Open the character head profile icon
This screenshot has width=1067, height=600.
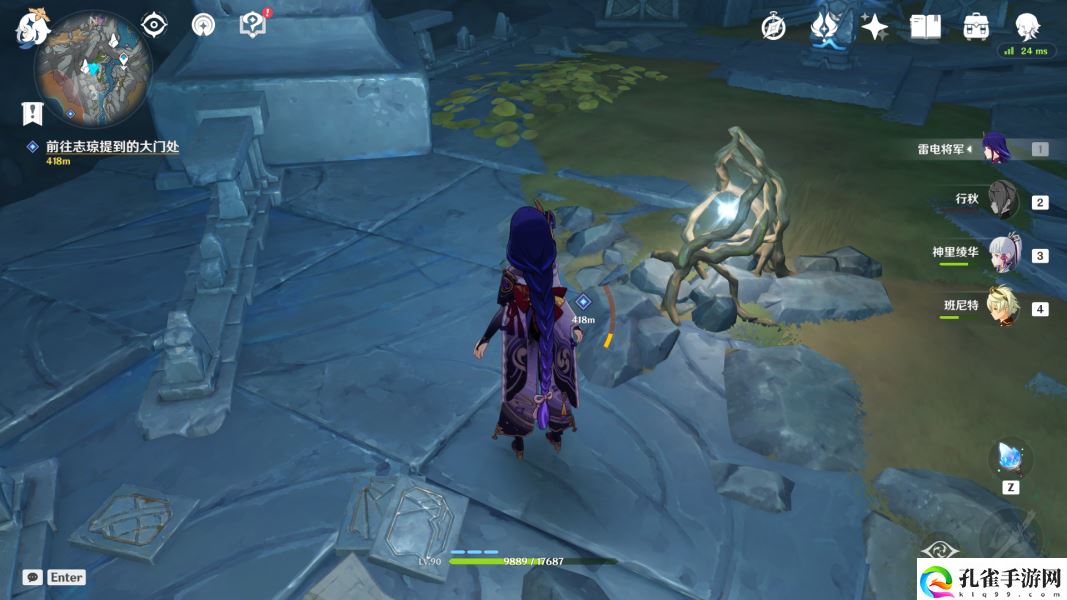click(1027, 27)
